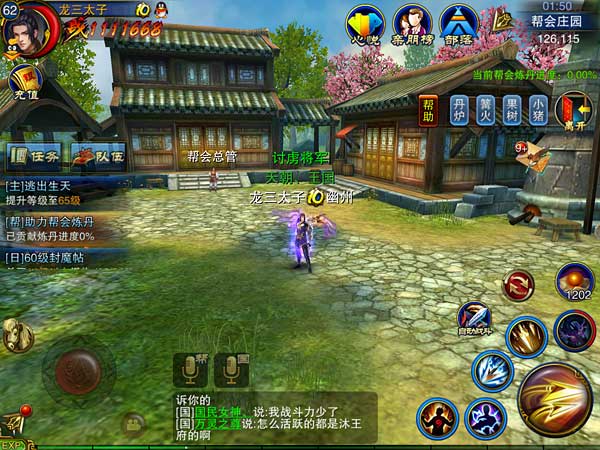Choose the 小猪 piglet button
The image size is (600, 450).
[x=538, y=109]
